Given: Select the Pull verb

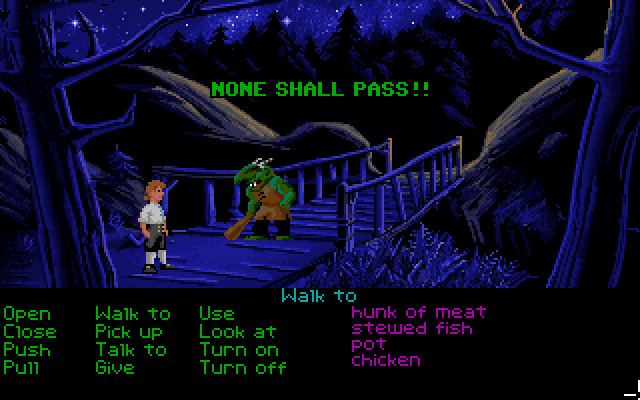Looking at the screenshot, I should pos(23,367).
